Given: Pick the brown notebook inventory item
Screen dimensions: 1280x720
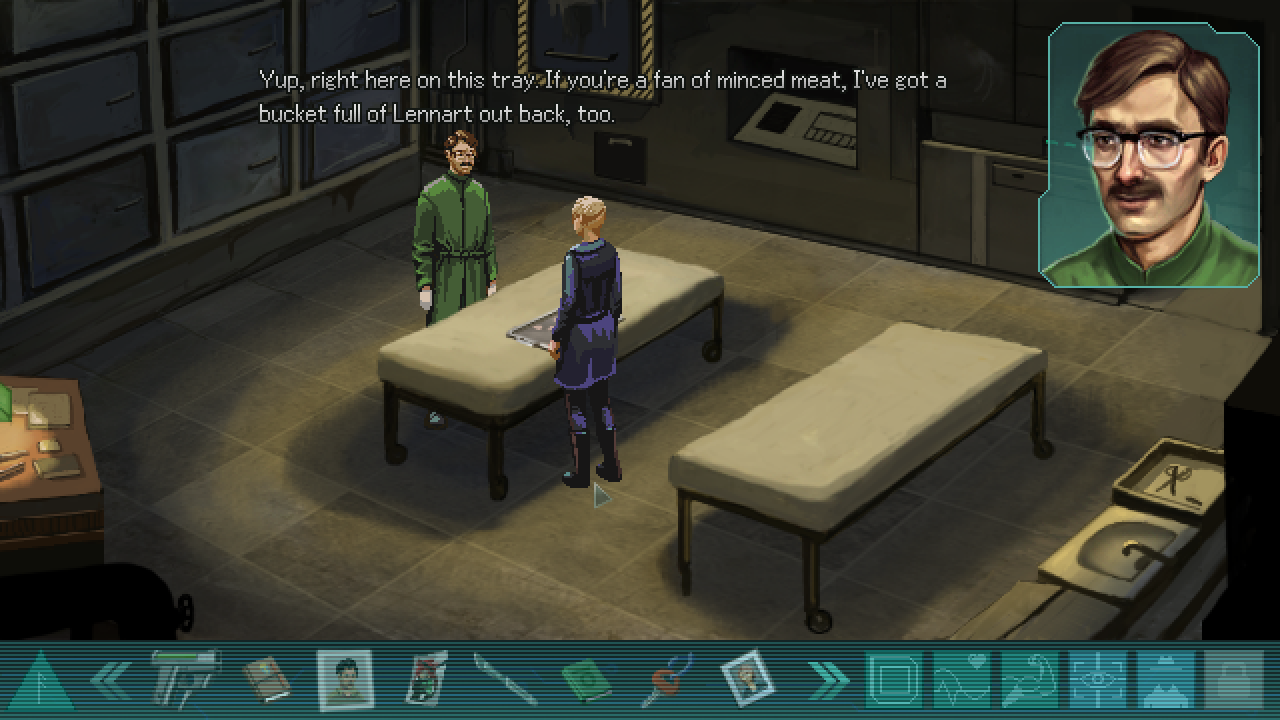Looking at the screenshot, I should [x=266, y=680].
